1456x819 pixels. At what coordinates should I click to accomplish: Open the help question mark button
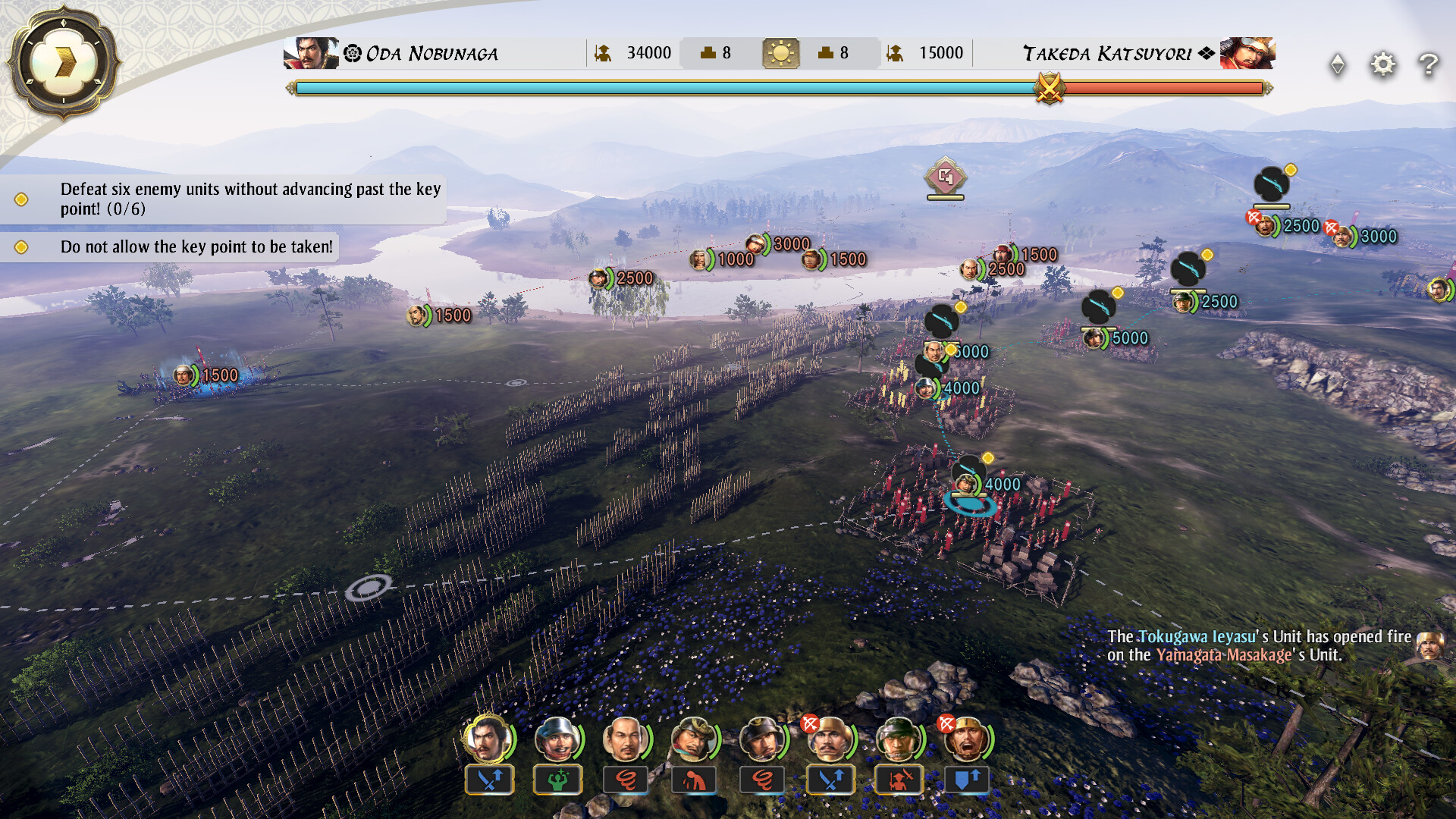point(1429,64)
